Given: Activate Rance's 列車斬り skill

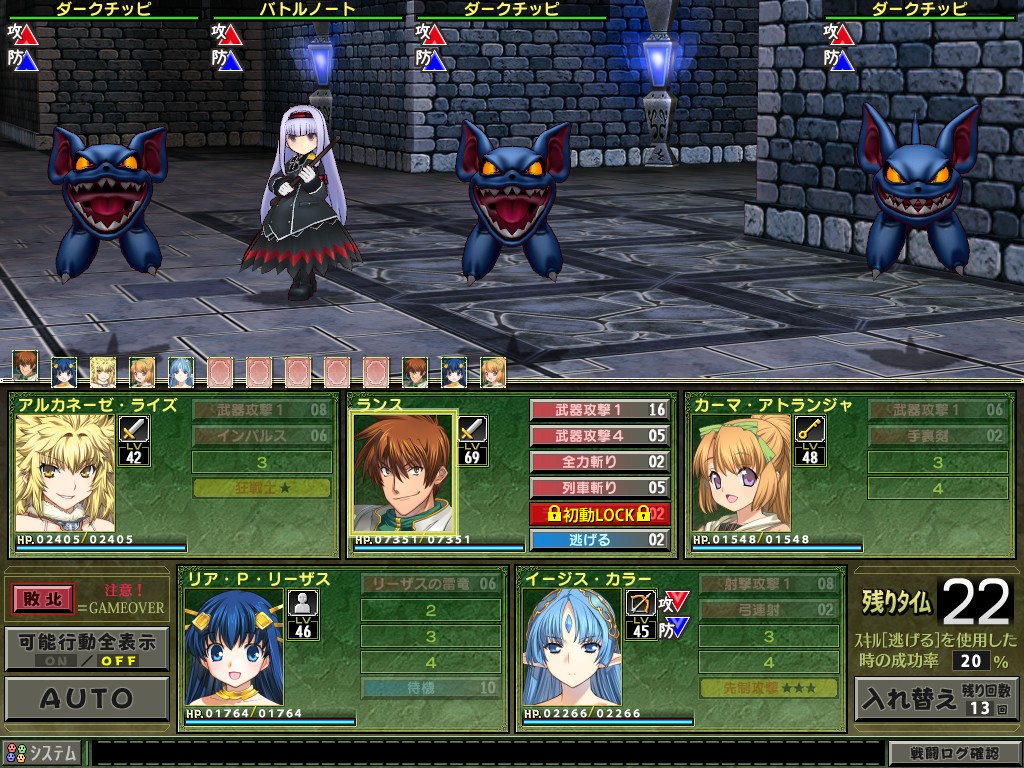Looking at the screenshot, I should point(599,488).
